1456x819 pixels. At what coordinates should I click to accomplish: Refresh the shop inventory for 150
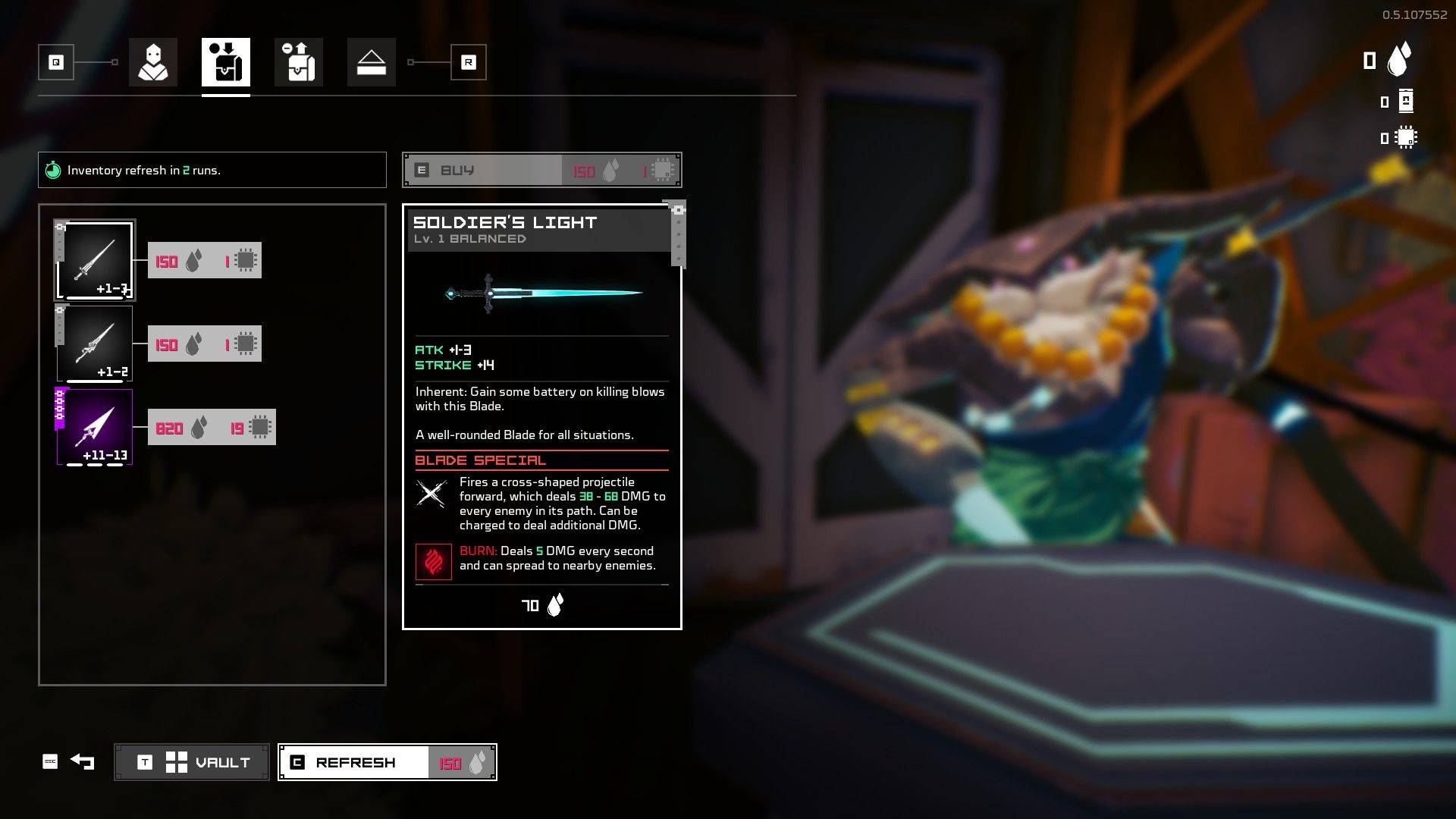pos(387,762)
